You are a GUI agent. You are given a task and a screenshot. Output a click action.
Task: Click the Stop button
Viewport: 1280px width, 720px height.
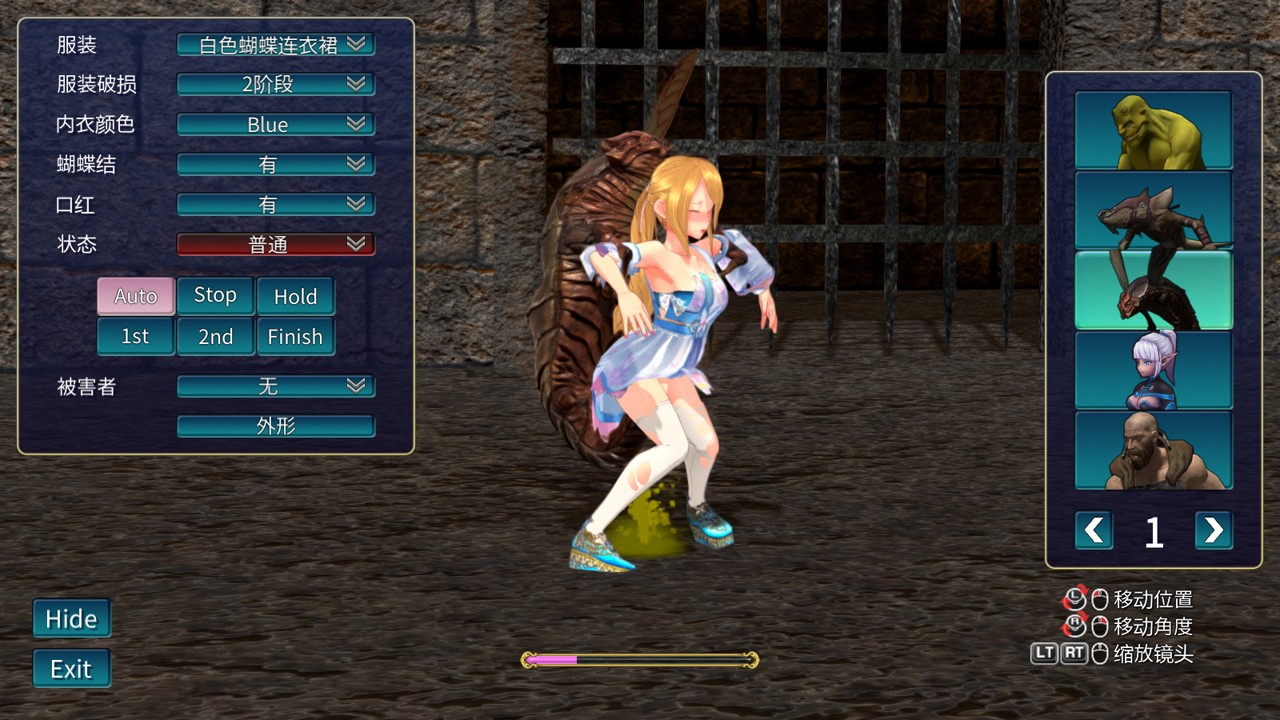[x=215, y=296]
